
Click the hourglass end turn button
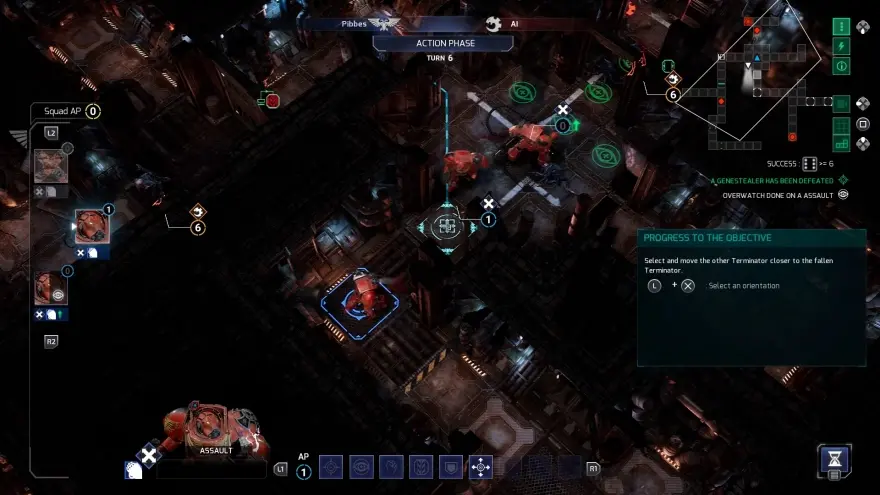pyautogui.click(x=835, y=460)
